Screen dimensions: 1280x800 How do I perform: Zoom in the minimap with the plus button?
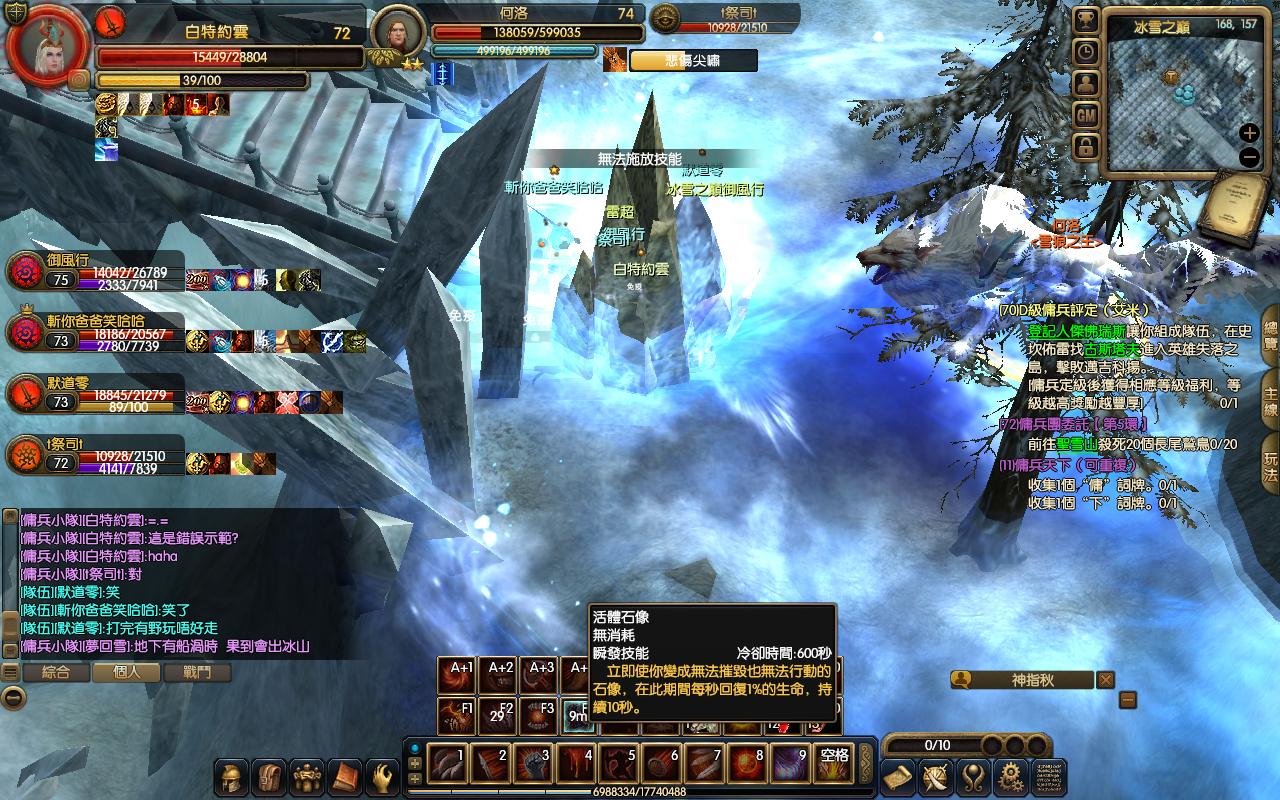[1249, 133]
